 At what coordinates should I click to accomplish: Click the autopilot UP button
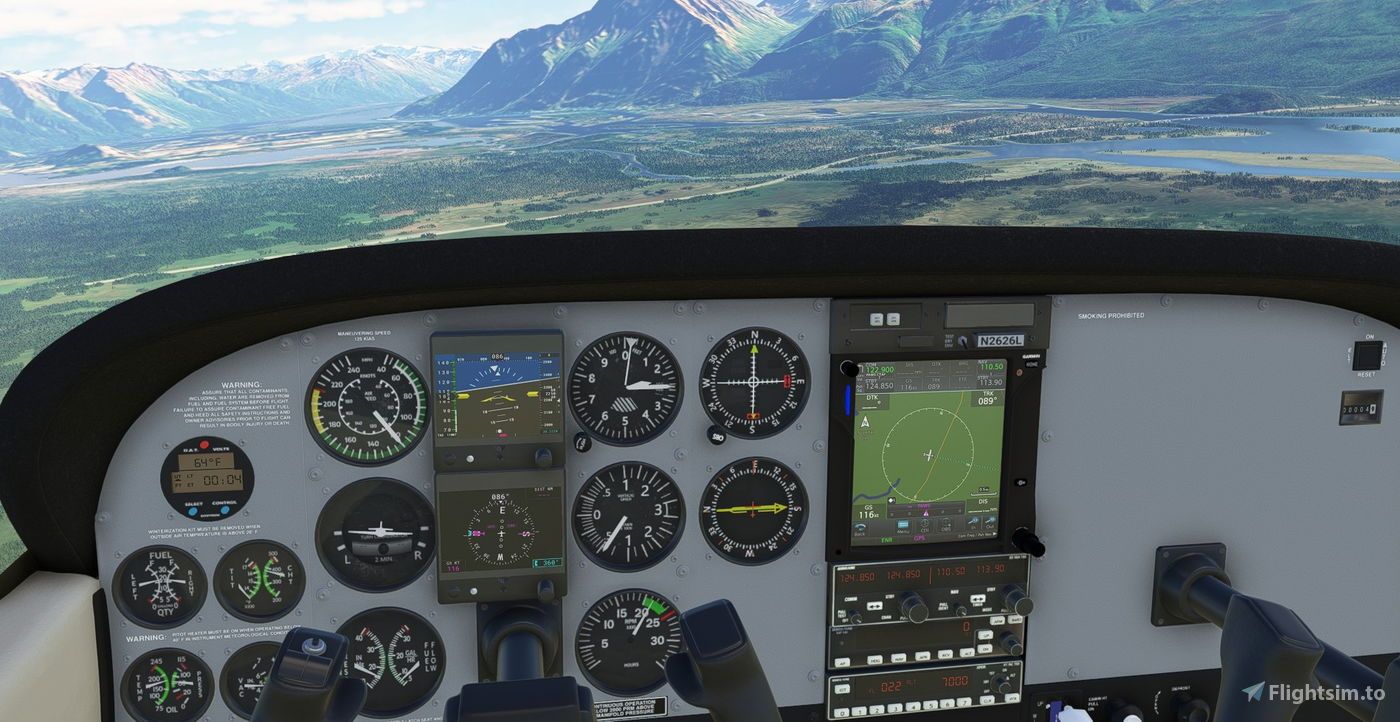985,634
